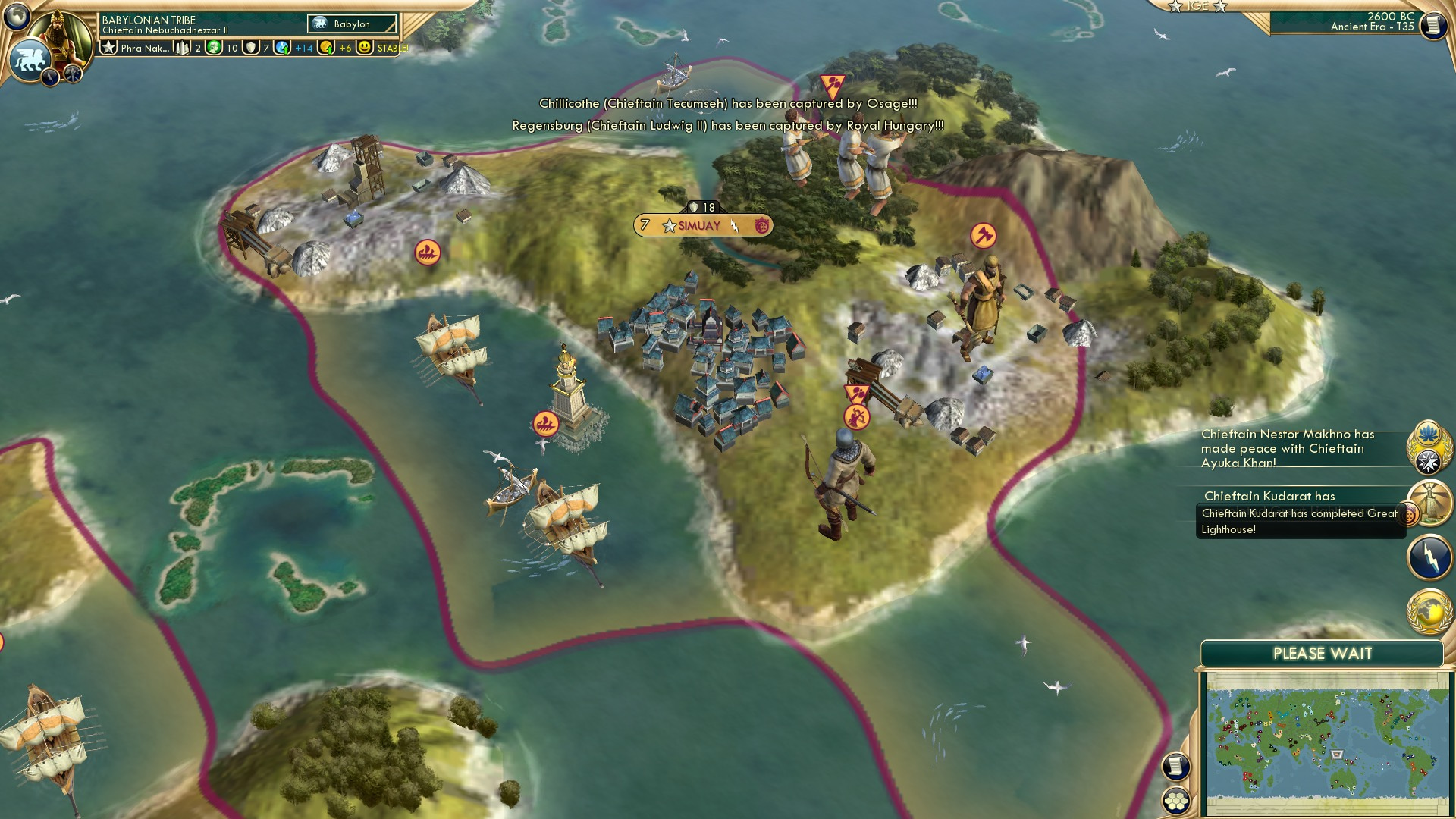Screen dimensions: 1456x819
Task: Click the globe icon above the portrait
Action: 16,15
